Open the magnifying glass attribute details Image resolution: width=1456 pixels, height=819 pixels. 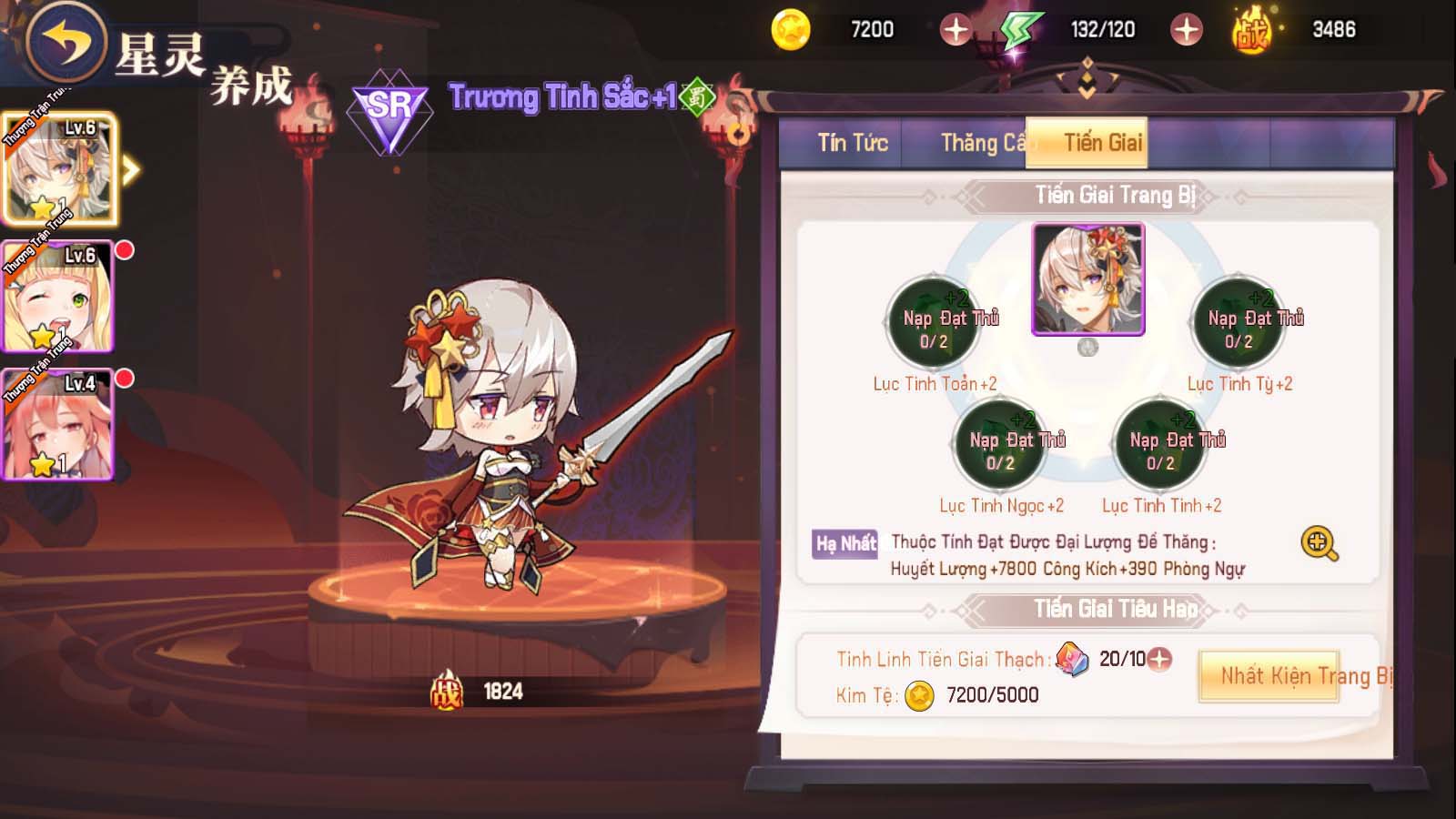point(1319,543)
